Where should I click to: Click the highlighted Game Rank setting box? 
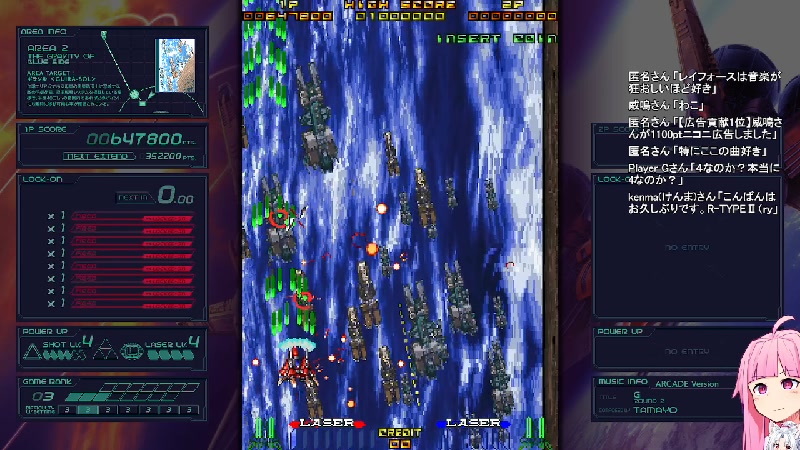86,410
